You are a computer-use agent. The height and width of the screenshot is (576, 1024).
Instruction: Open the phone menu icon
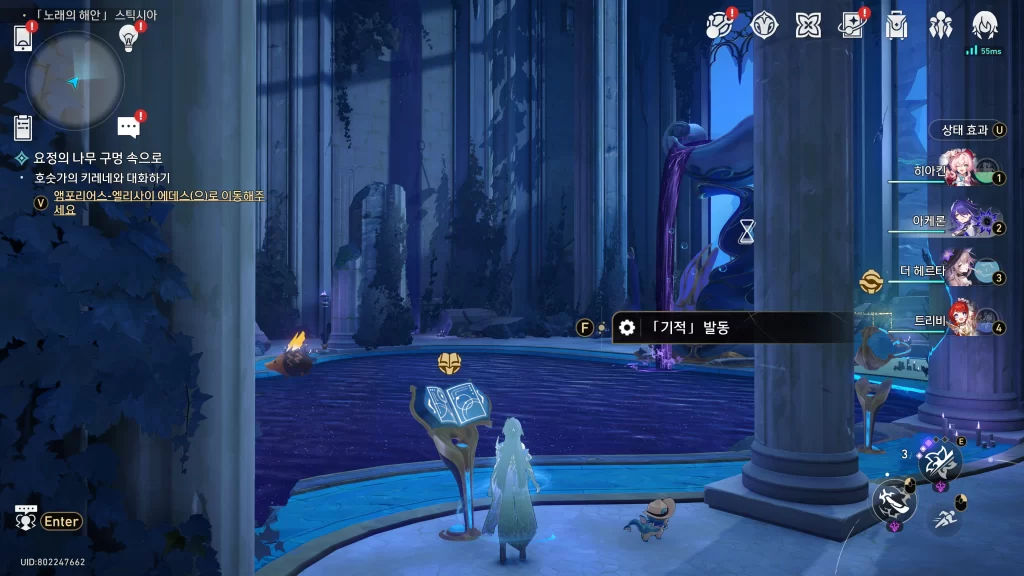24,39
